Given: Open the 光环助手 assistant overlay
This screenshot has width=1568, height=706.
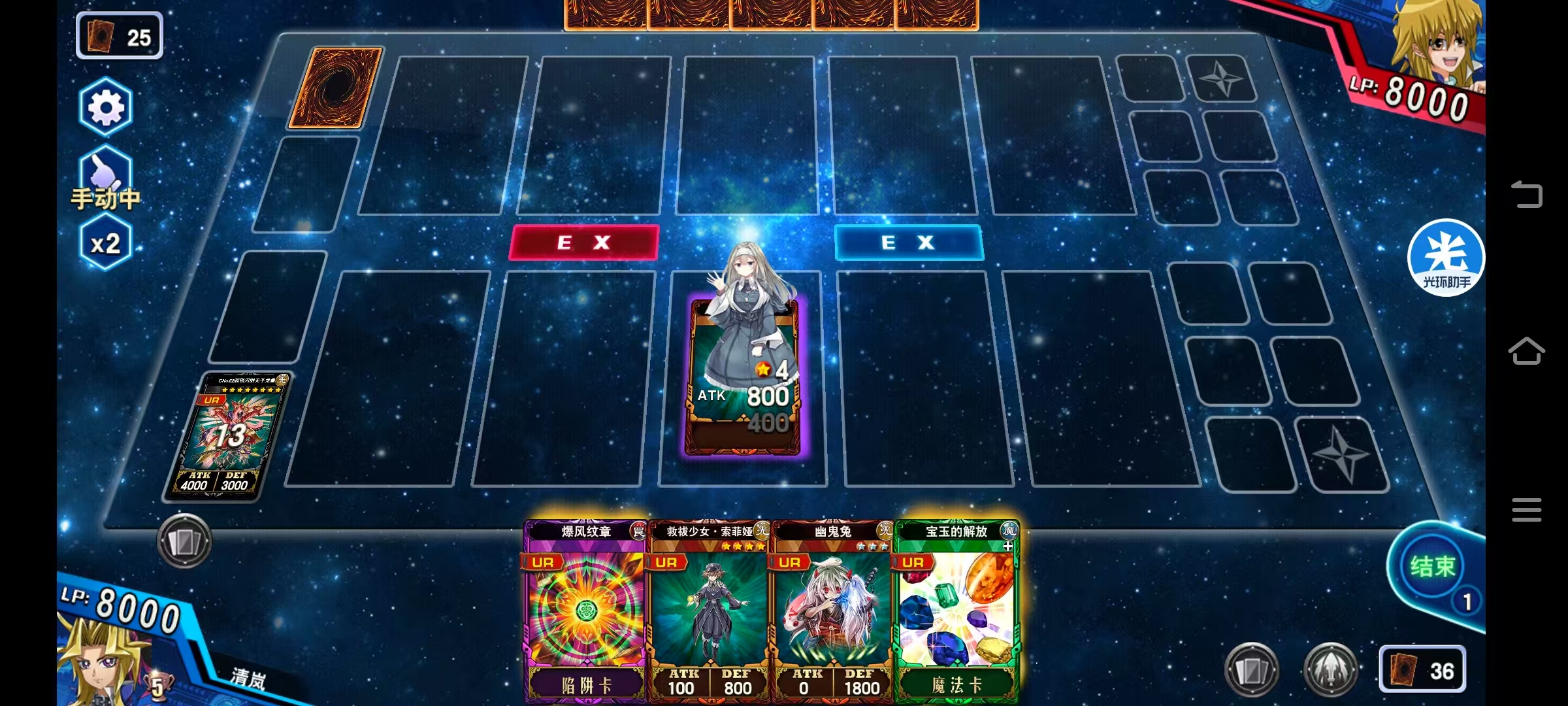Looking at the screenshot, I should pos(1446,257).
